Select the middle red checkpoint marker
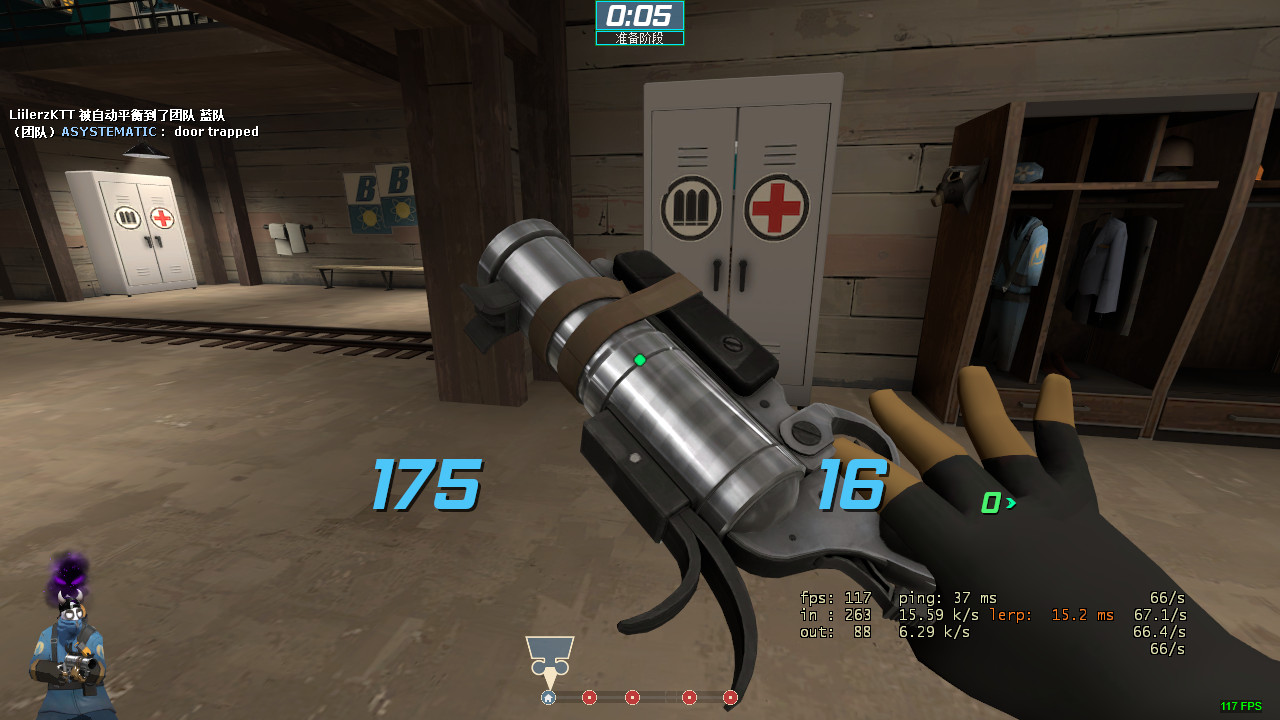This screenshot has width=1280, height=720. coord(632,697)
